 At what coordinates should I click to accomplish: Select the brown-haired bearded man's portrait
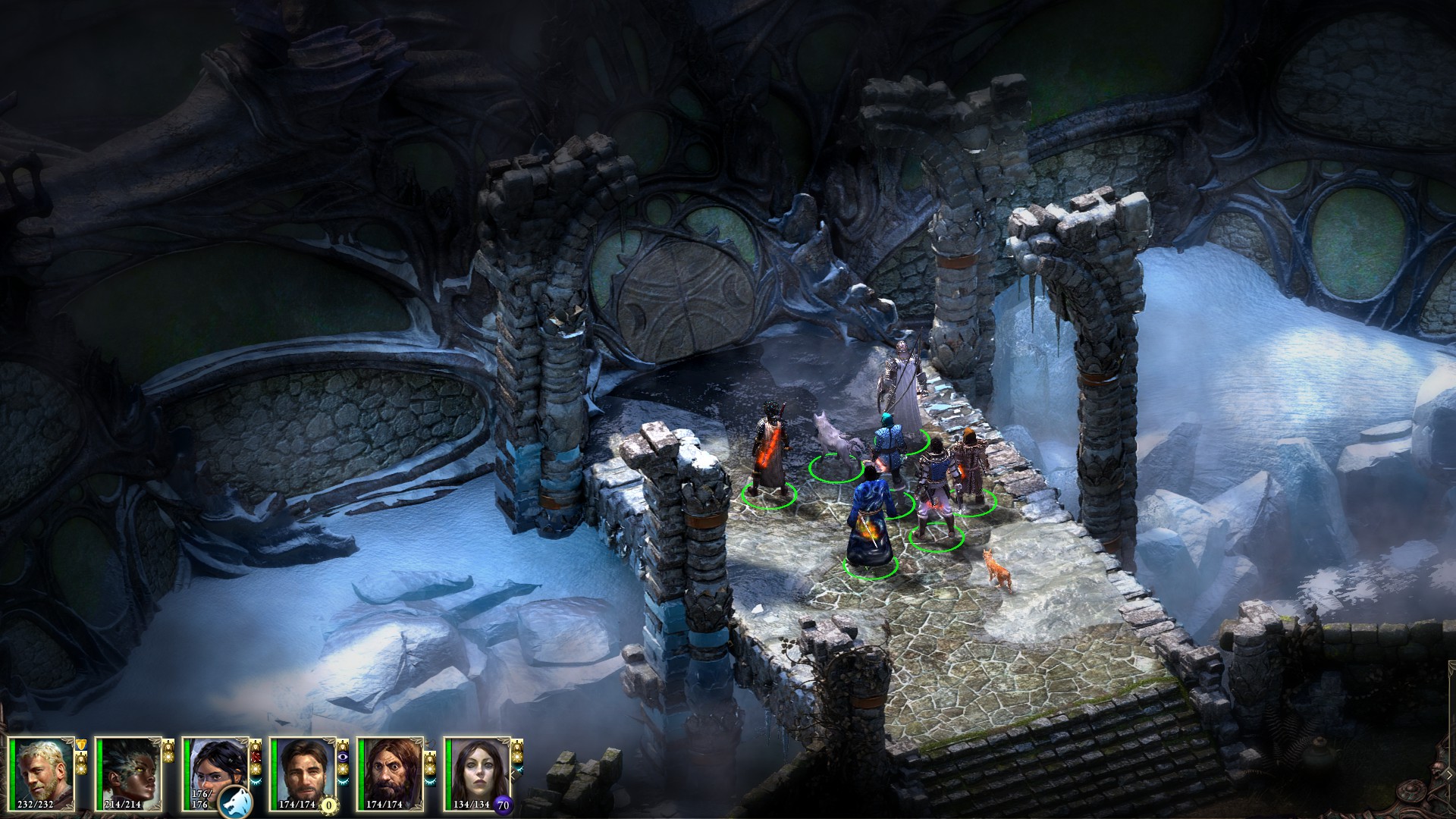pyautogui.click(x=304, y=772)
